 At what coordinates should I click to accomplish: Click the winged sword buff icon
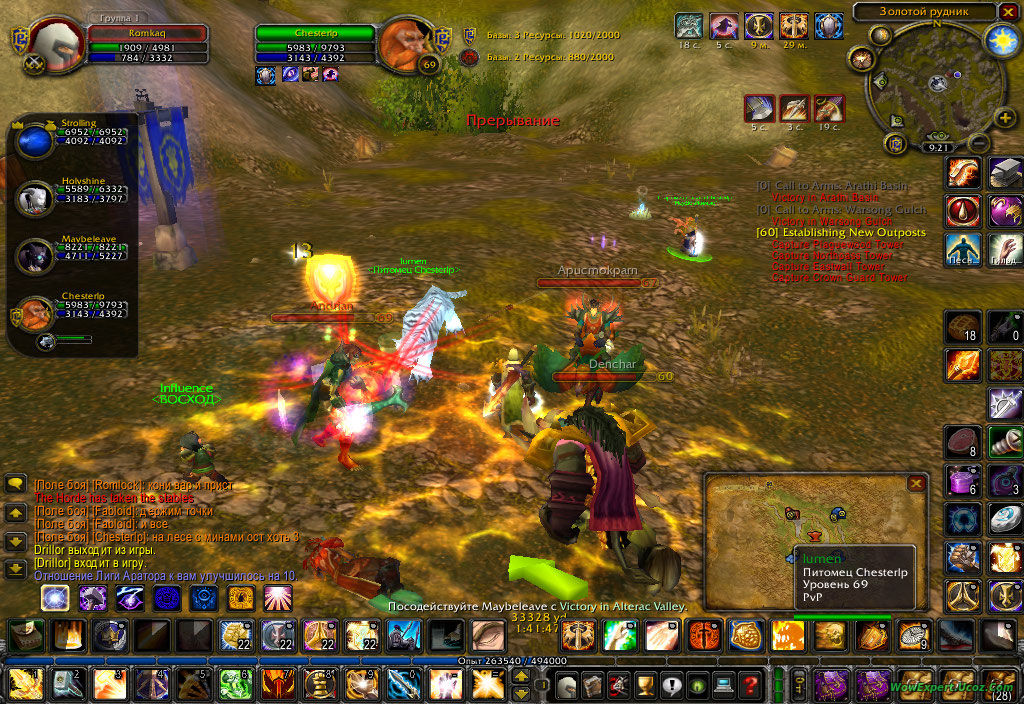(794, 26)
